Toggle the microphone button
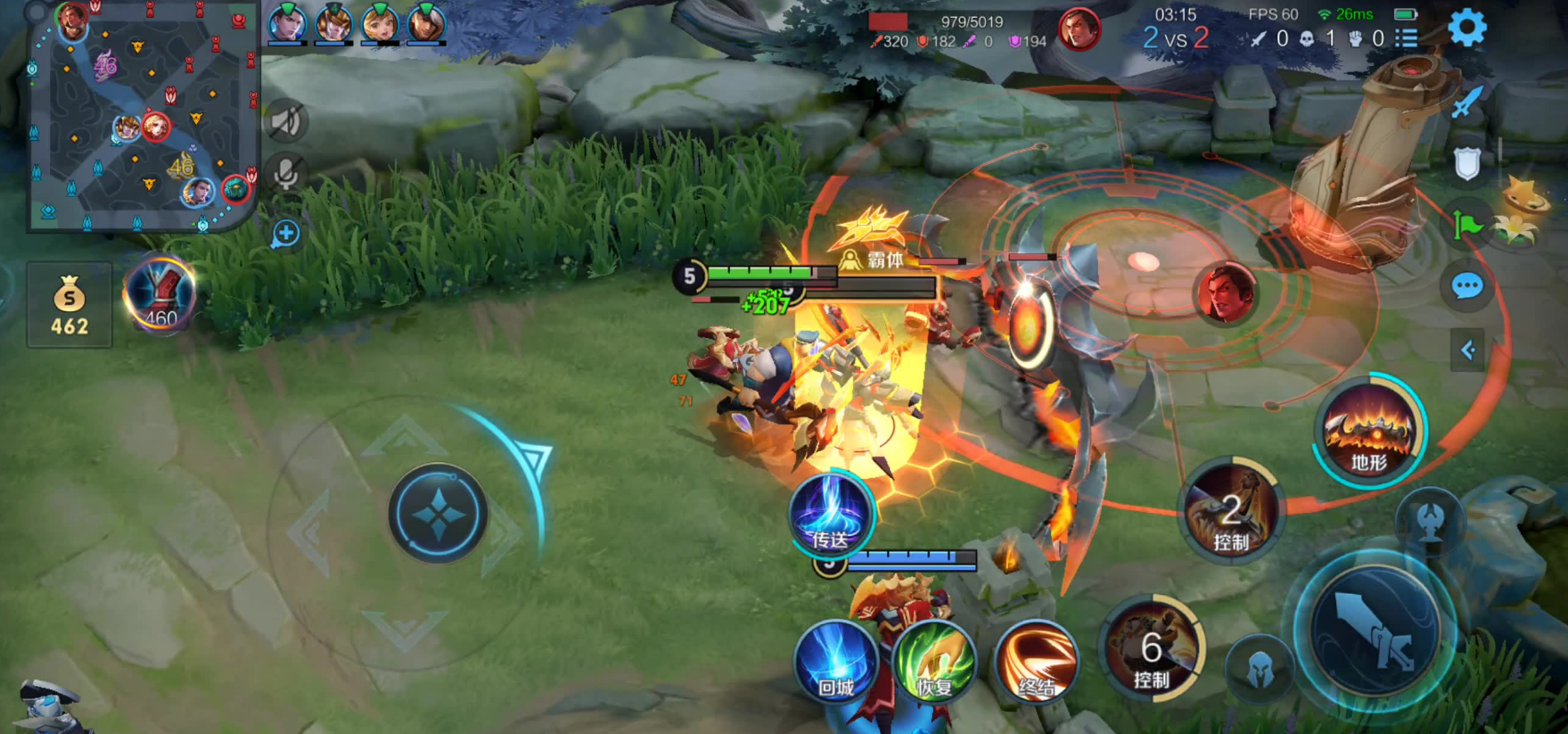1568x734 pixels. [286, 173]
